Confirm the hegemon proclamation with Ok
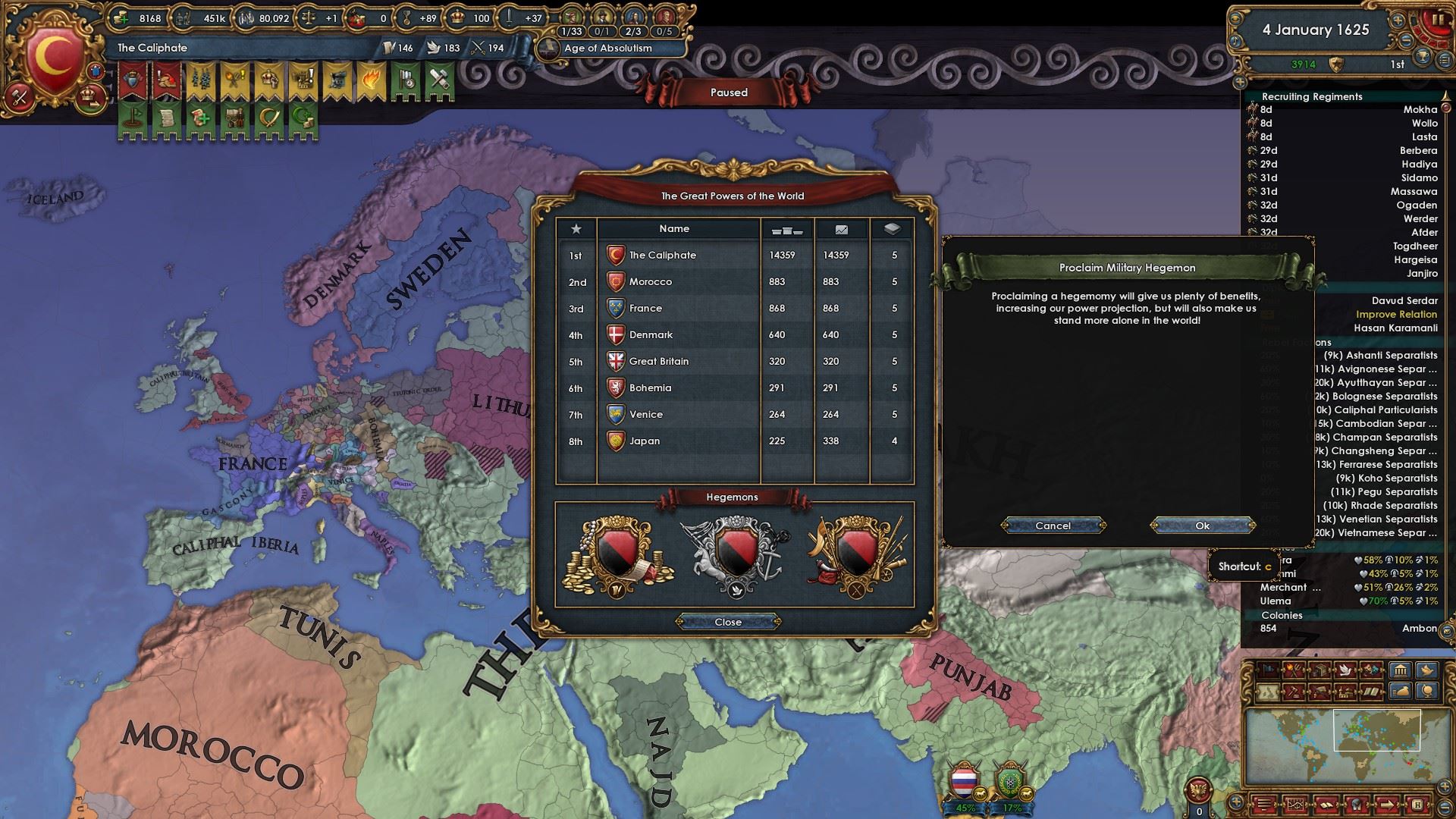 pyautogui.click(x=1202, y=526)
